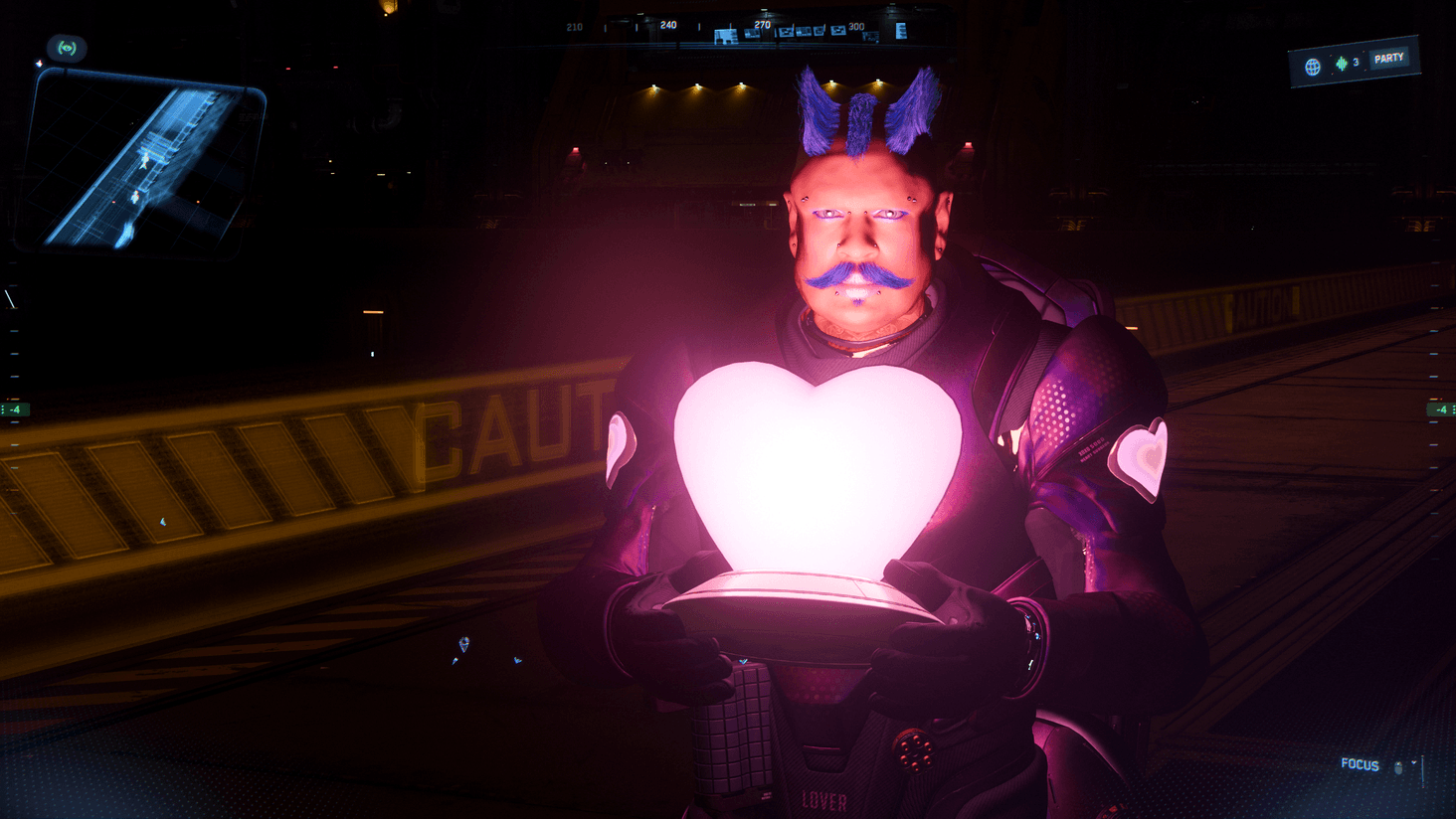The image size is (1456, 819).
Task: Click the globe icon in the comms widget
Action: pos(1313,67)
